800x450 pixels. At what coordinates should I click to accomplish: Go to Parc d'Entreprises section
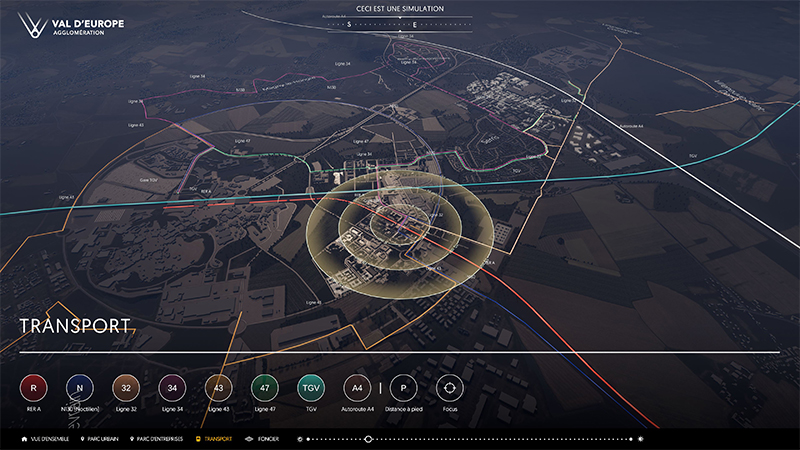[x=160, y=439]
